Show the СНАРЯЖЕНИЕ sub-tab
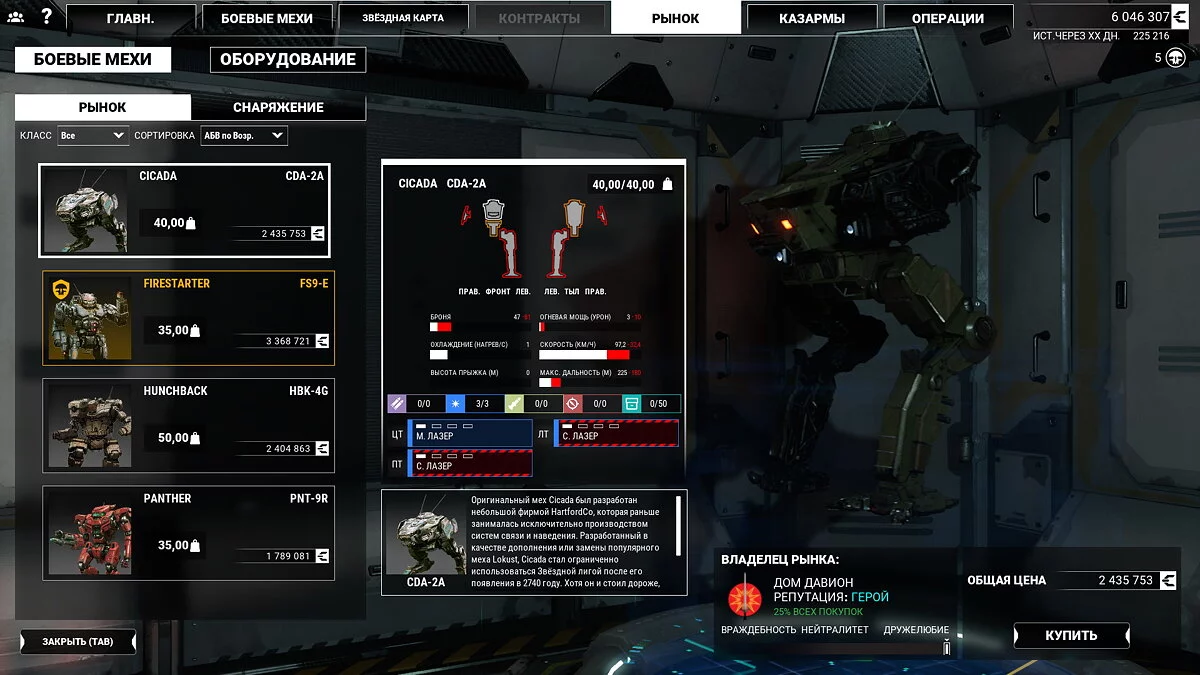 (278, 107)
